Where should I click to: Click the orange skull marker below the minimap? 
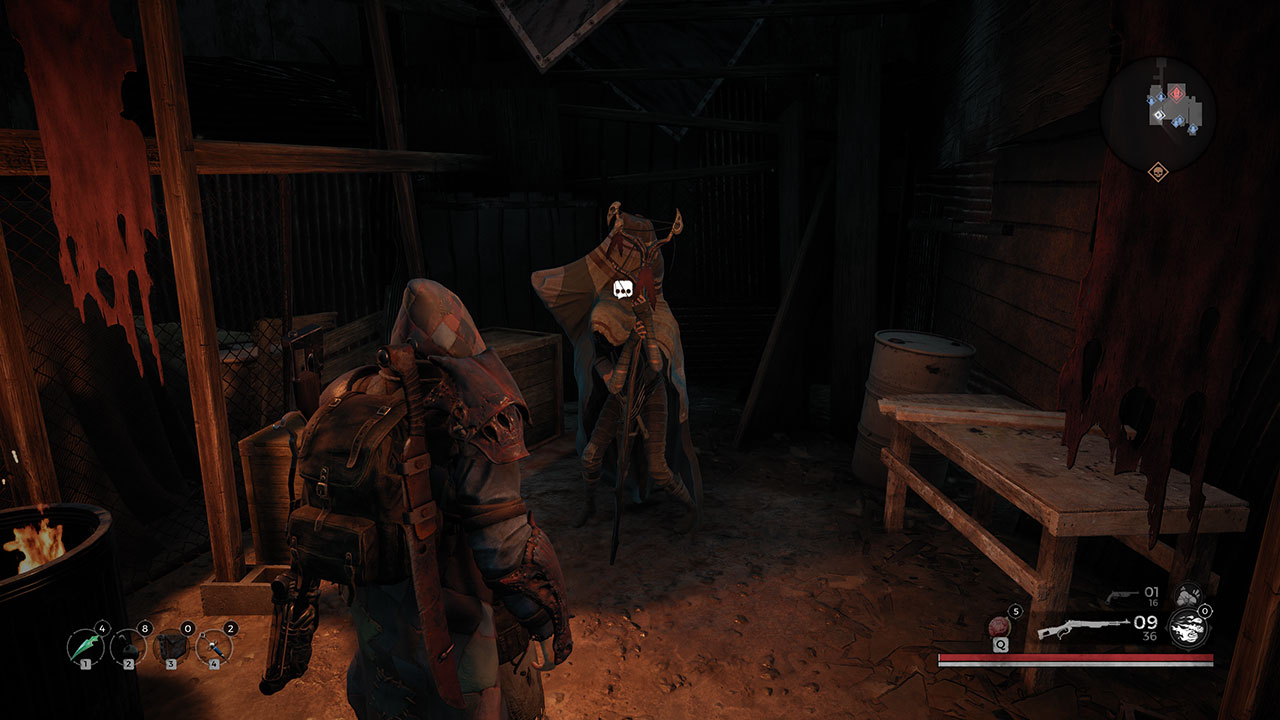tap(1158, 172)
